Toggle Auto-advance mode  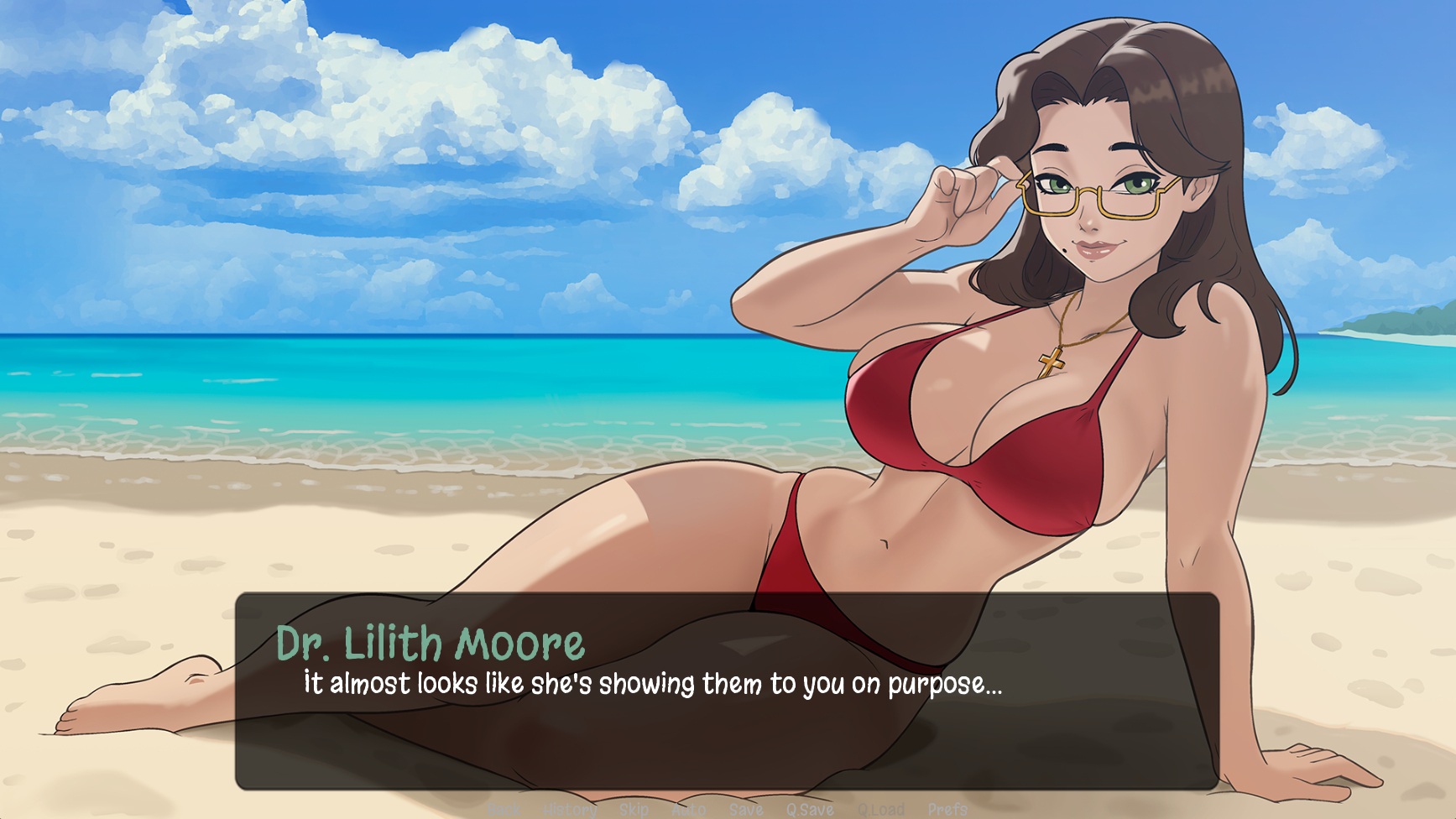click(x=688, y=809)
